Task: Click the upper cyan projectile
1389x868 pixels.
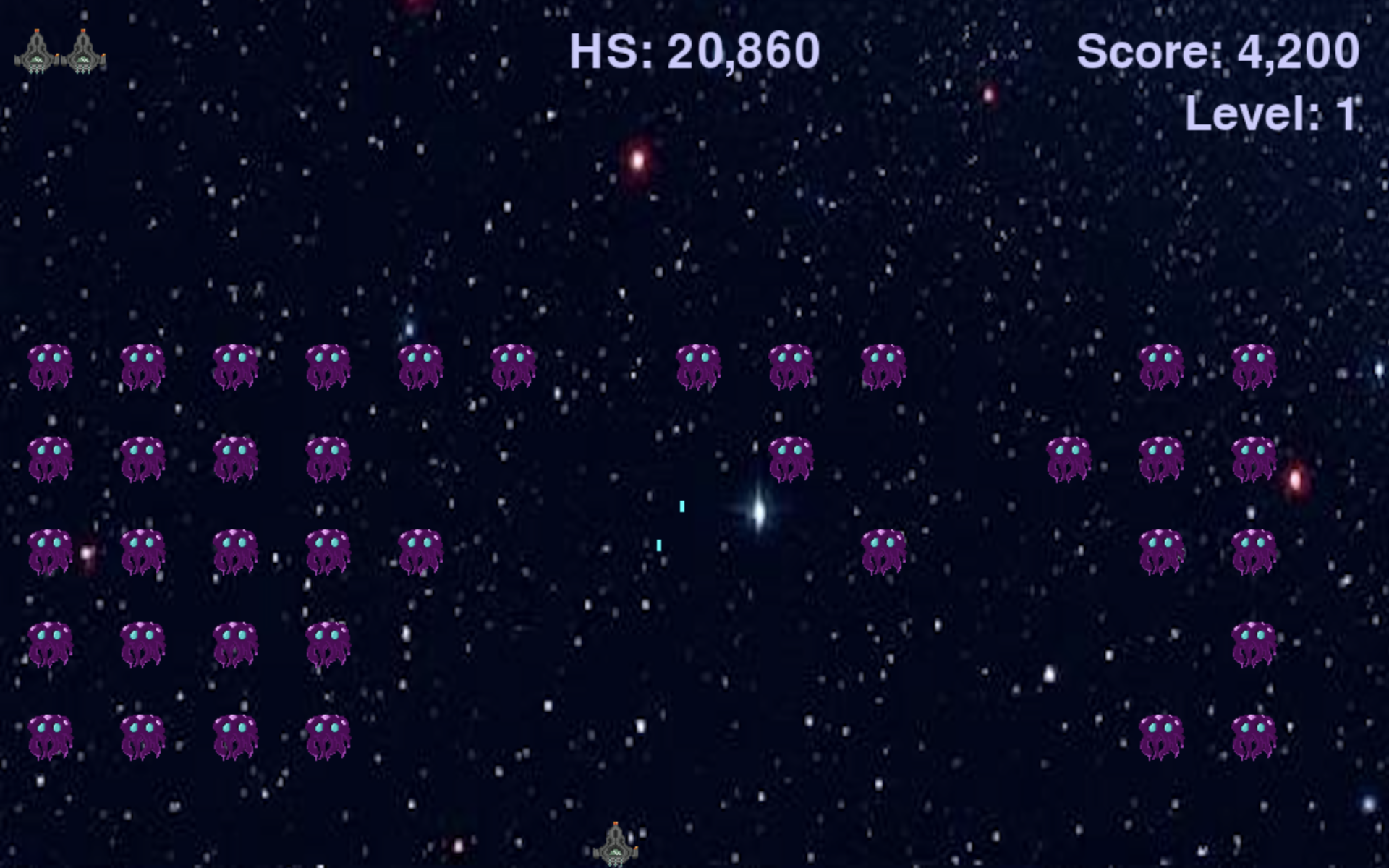Action: pos(684,506)
